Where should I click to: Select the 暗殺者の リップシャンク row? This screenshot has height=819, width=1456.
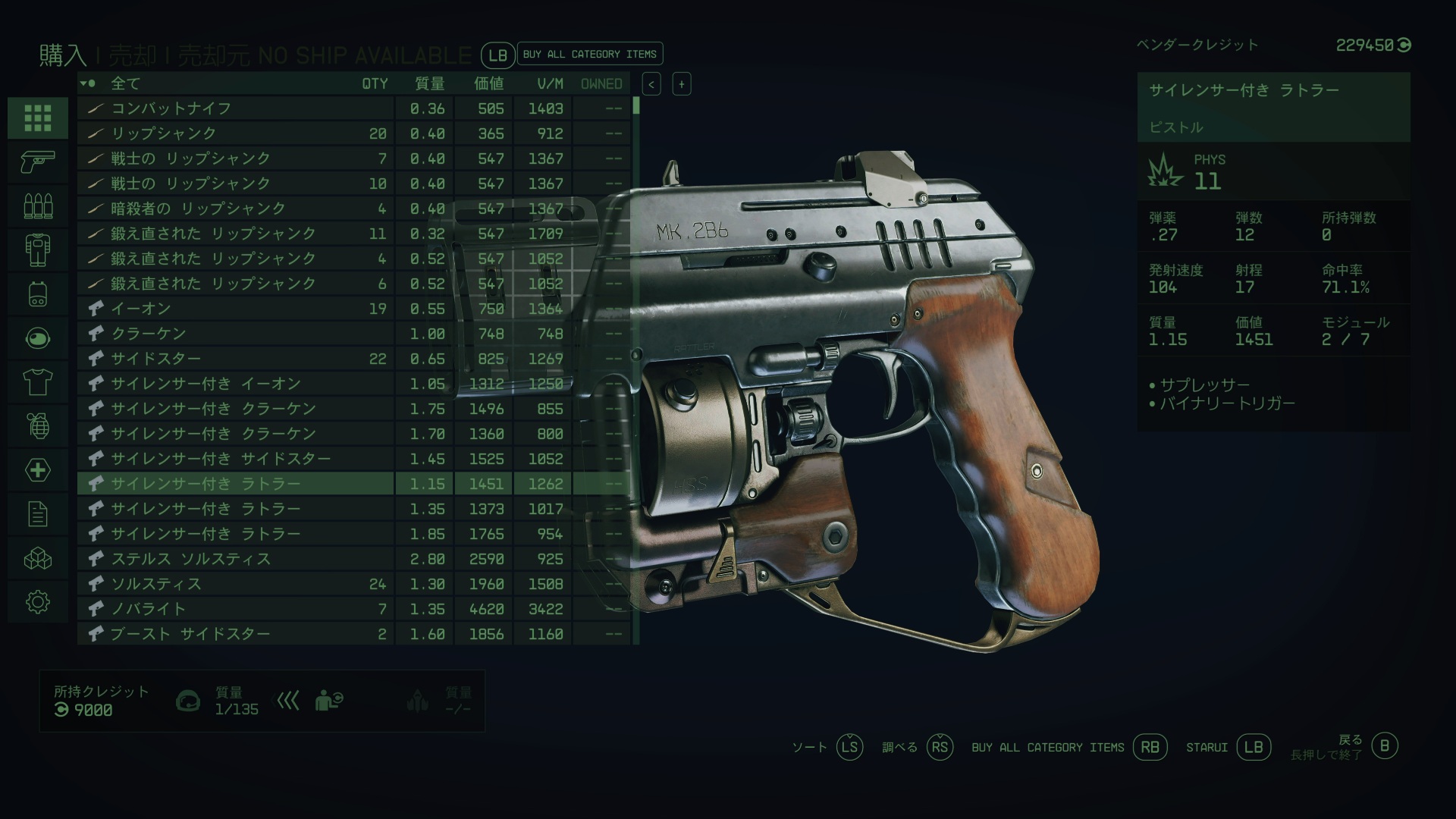pyautogui.click(x=235, y=209)
